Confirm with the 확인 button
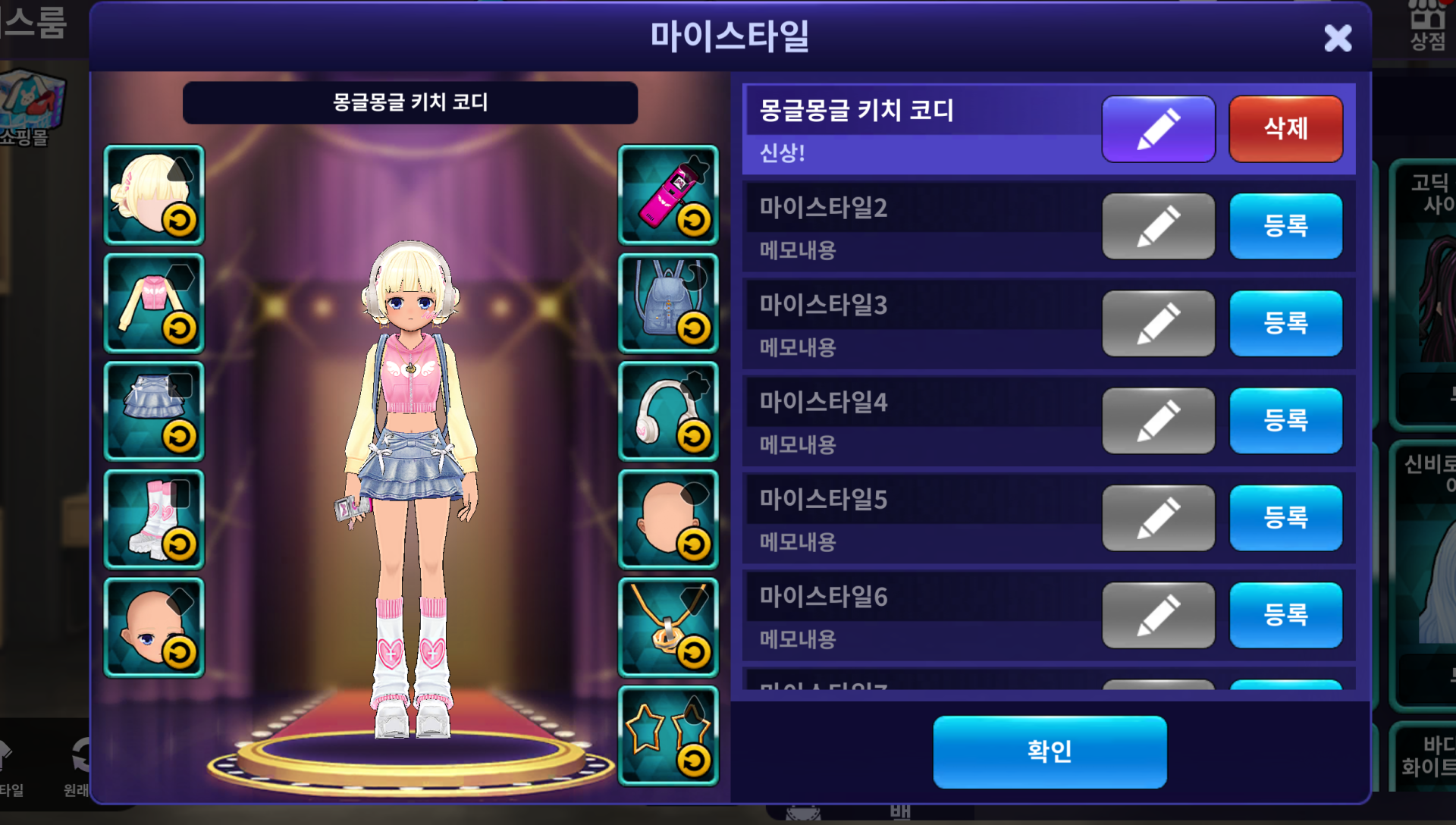 point(1050,751)
